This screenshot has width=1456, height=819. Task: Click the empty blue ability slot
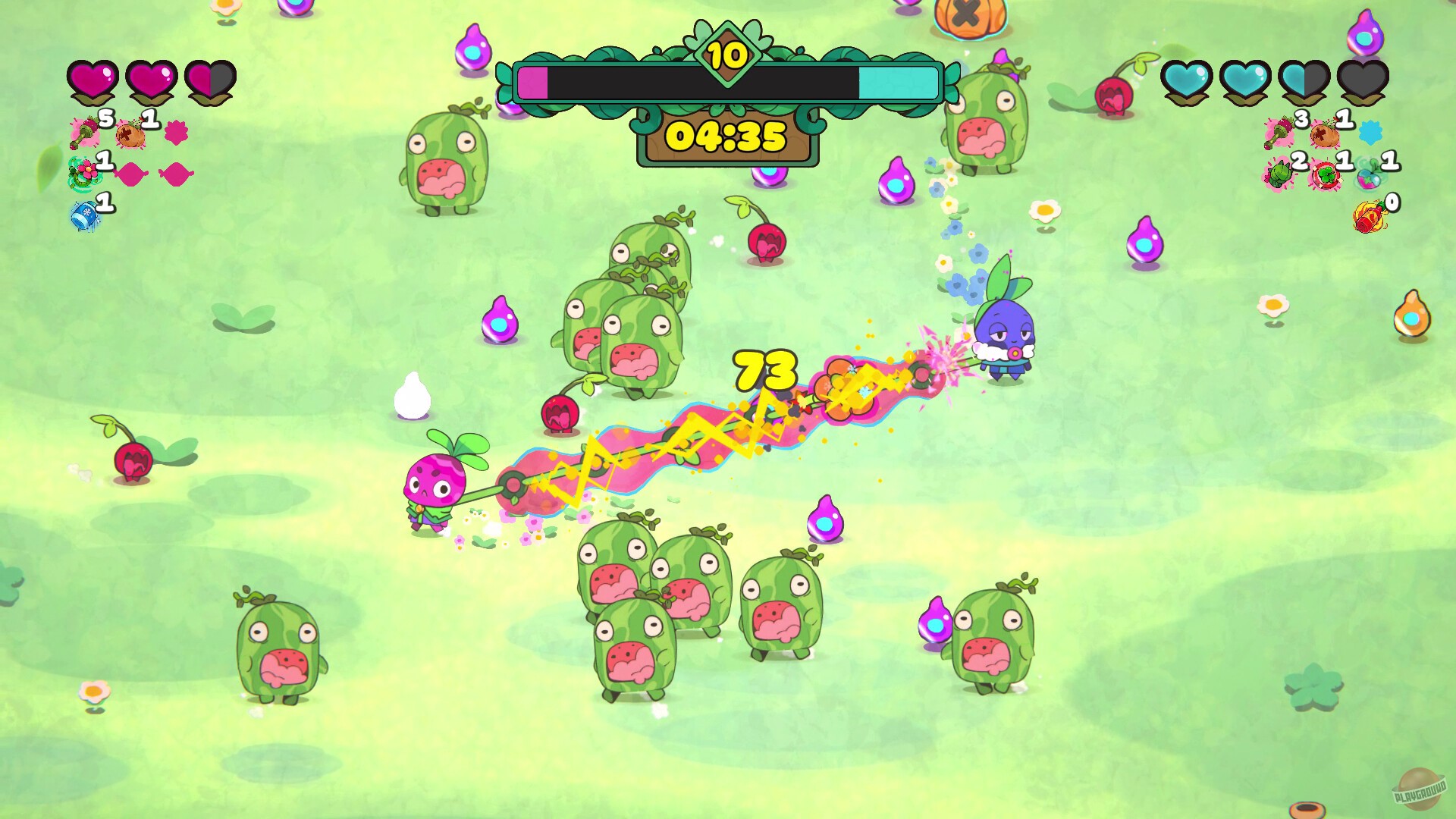click(x=1370, y=131)
